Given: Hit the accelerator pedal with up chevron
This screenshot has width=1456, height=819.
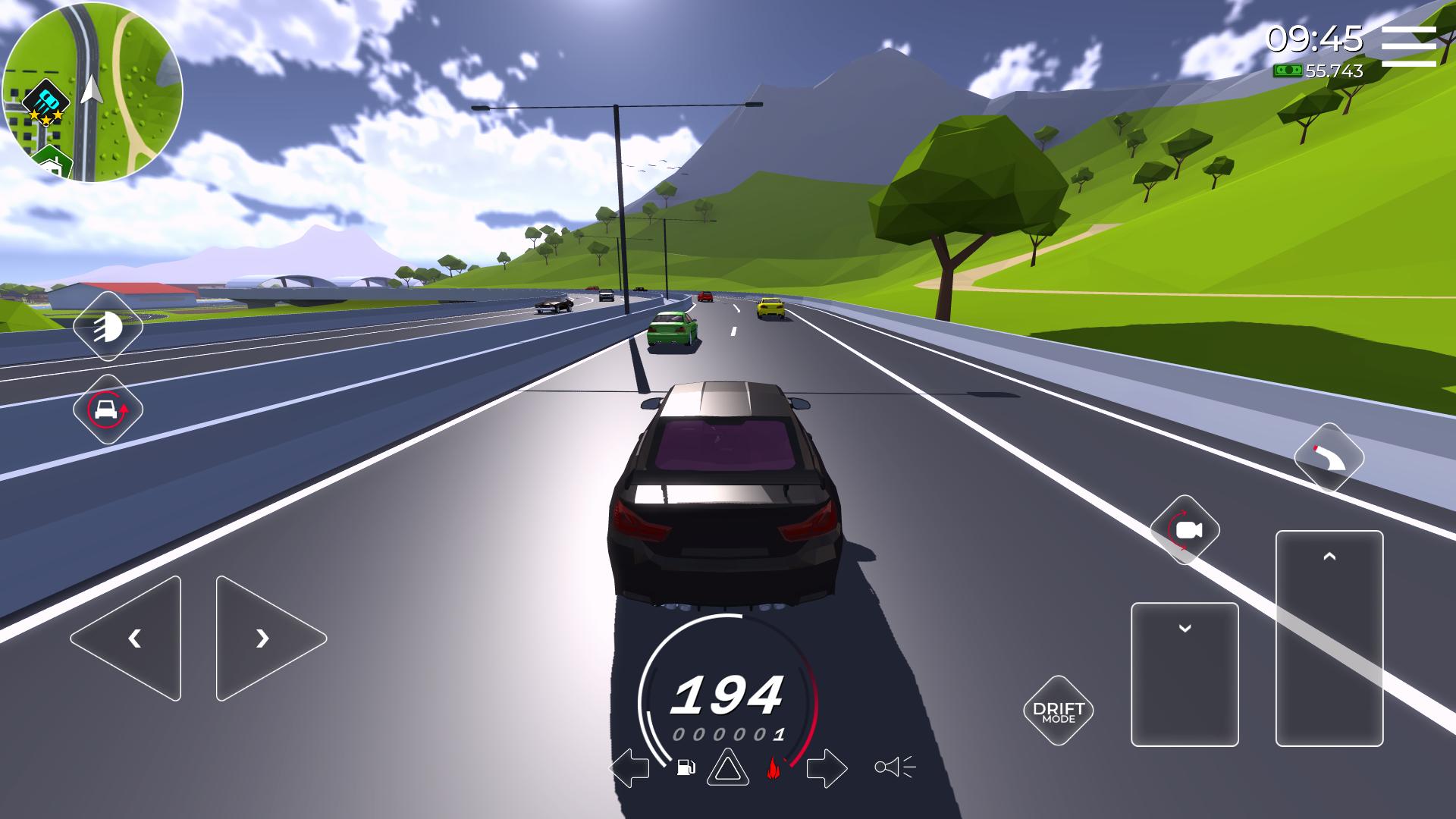Looking at the screenshot, I should click(x=1329, y=638).
